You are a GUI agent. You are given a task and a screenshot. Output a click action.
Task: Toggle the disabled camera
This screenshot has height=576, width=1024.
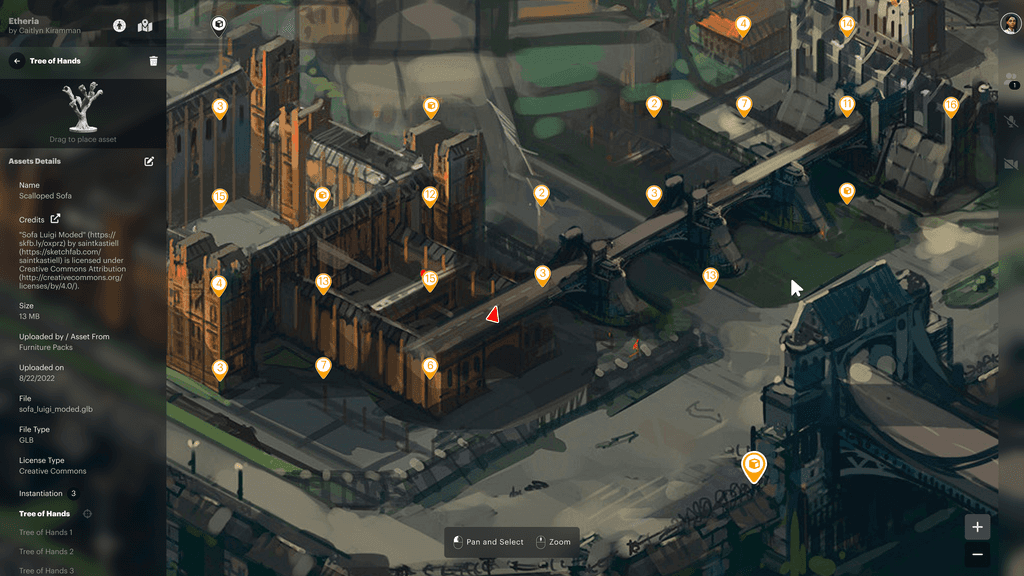pos(1011,163)
